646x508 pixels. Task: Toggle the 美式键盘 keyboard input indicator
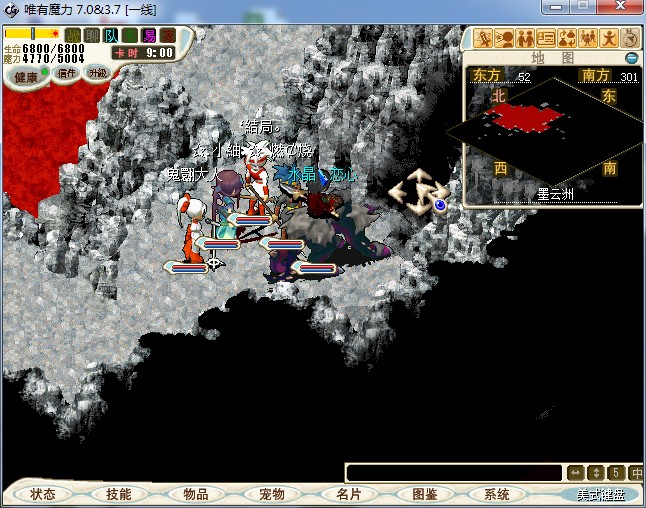coord(599,494)
